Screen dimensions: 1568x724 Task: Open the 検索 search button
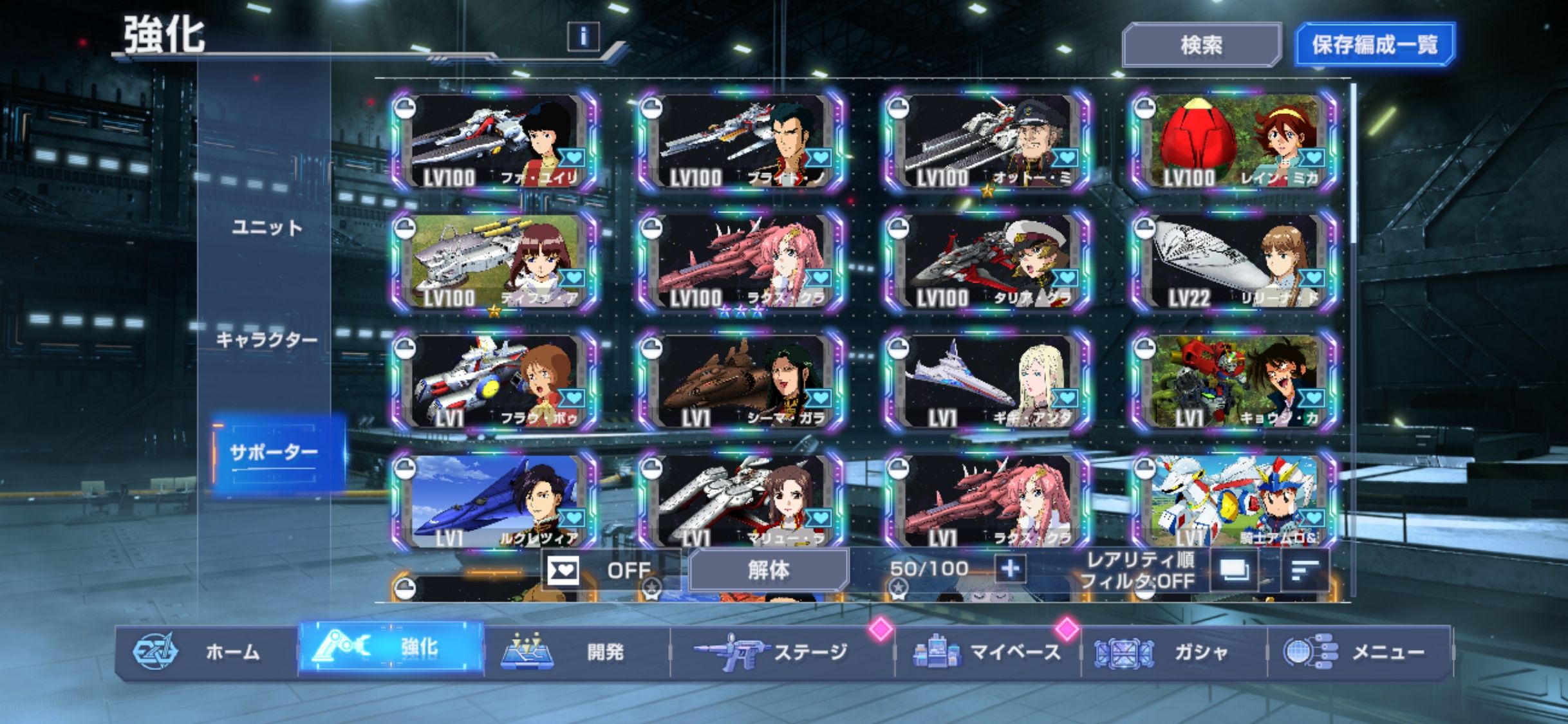pyautogui.click(x=1201, y=45)
